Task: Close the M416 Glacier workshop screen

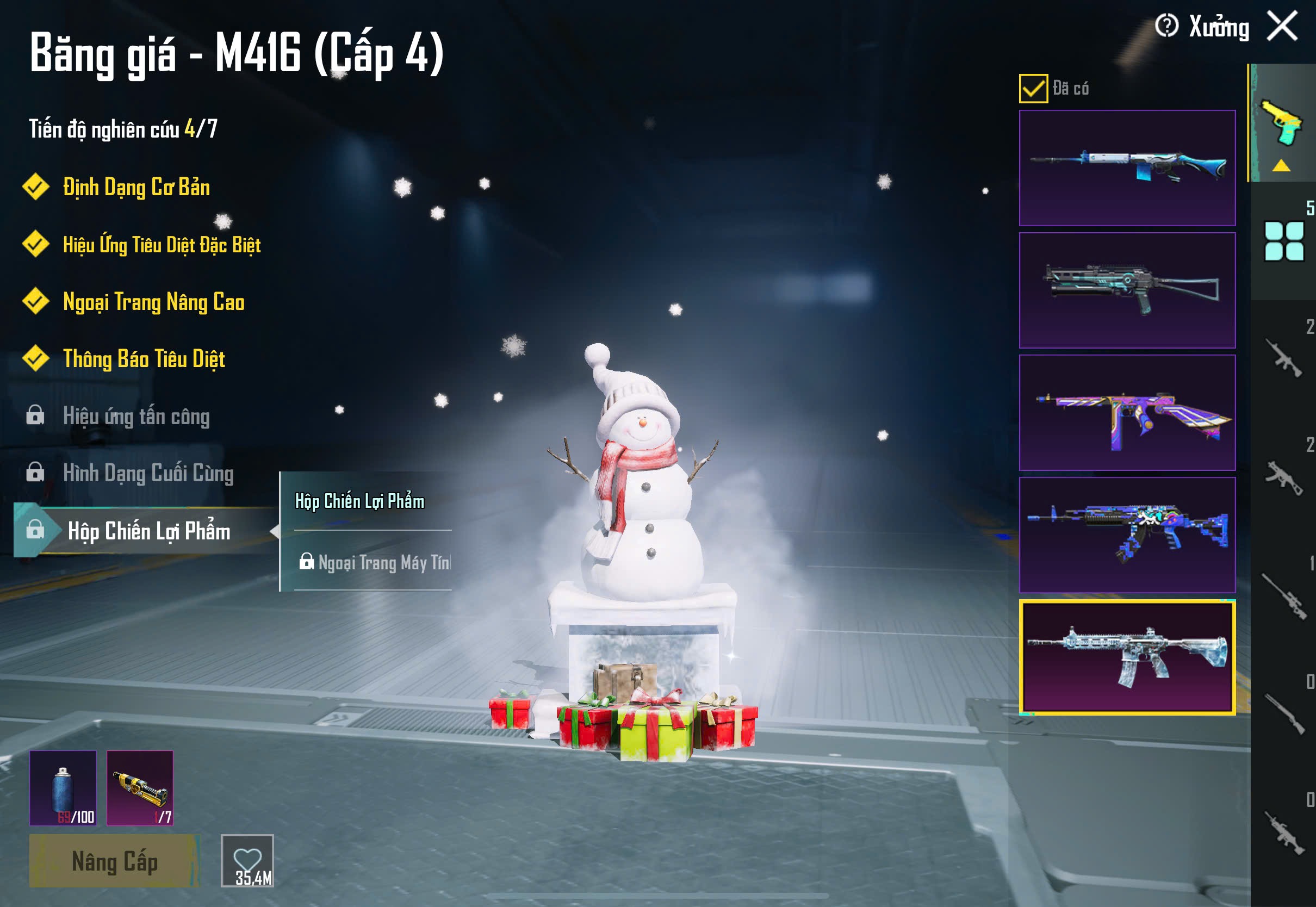Action: [1282, 27]
